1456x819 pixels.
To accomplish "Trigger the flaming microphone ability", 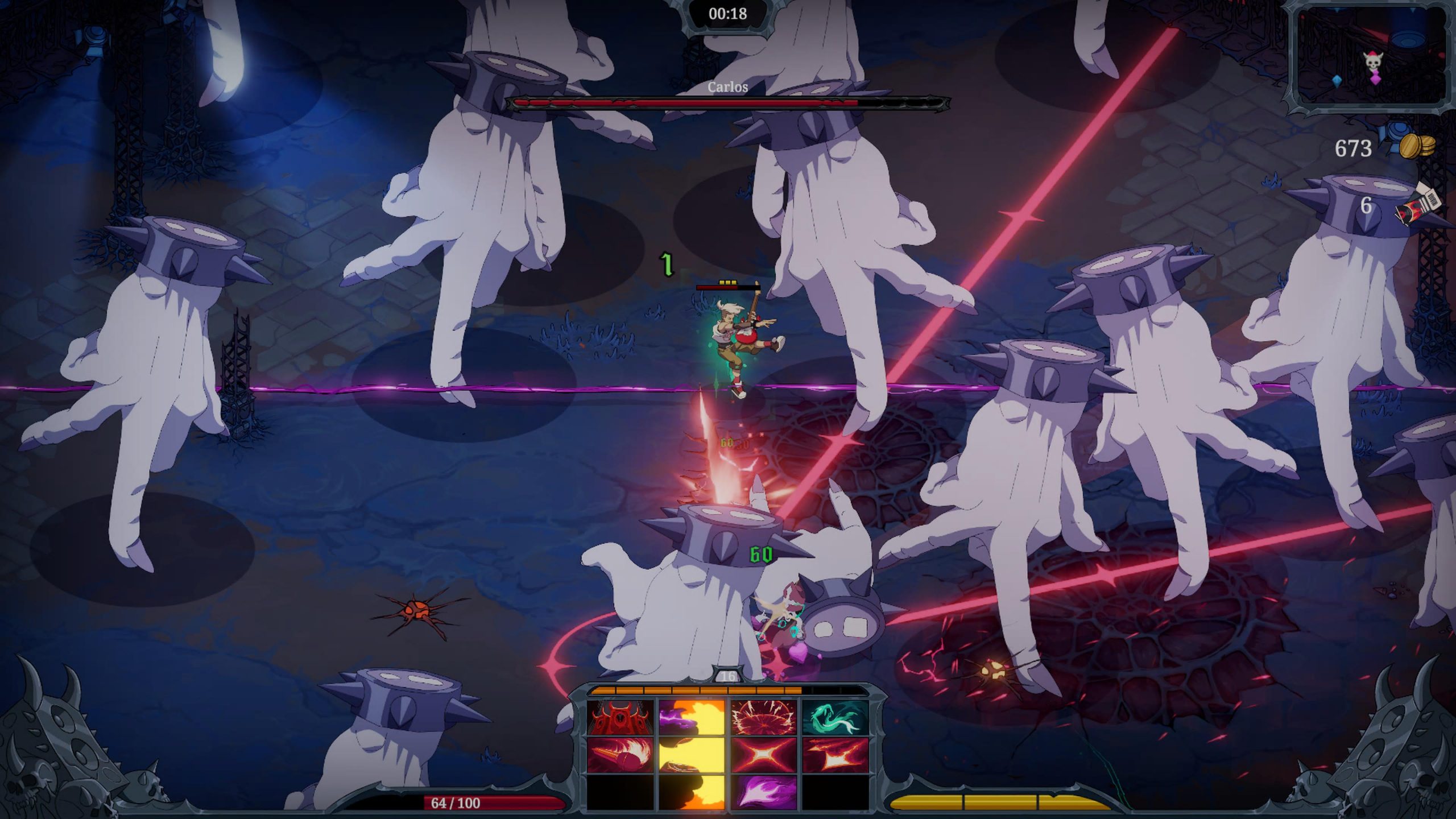I will (621, 755).
